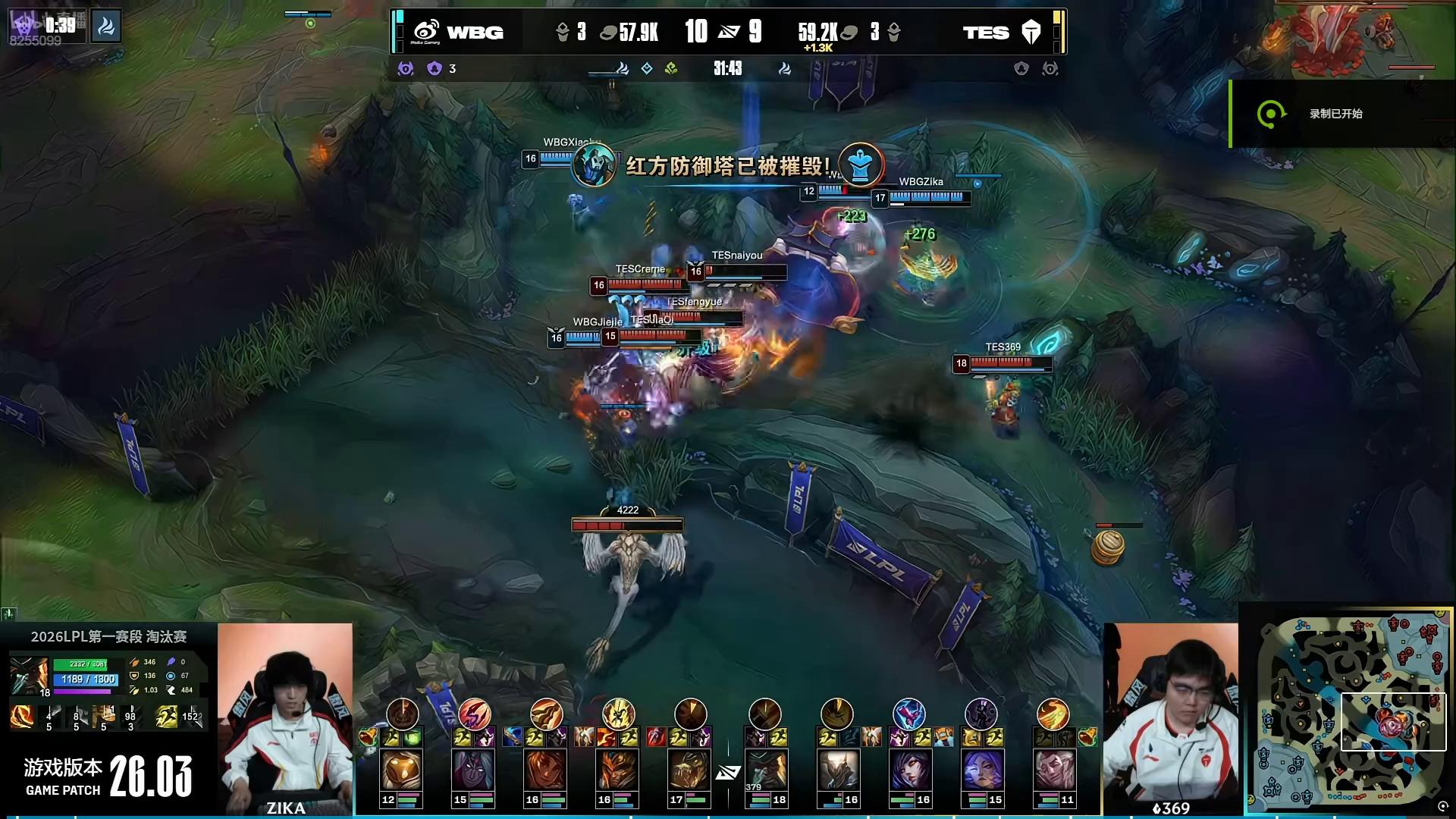Click the fiery first ability icon in stats panel
Image resolution: width=1456 pixels, height=819 pixels.
pyautogui.click(x=21, y=716)
